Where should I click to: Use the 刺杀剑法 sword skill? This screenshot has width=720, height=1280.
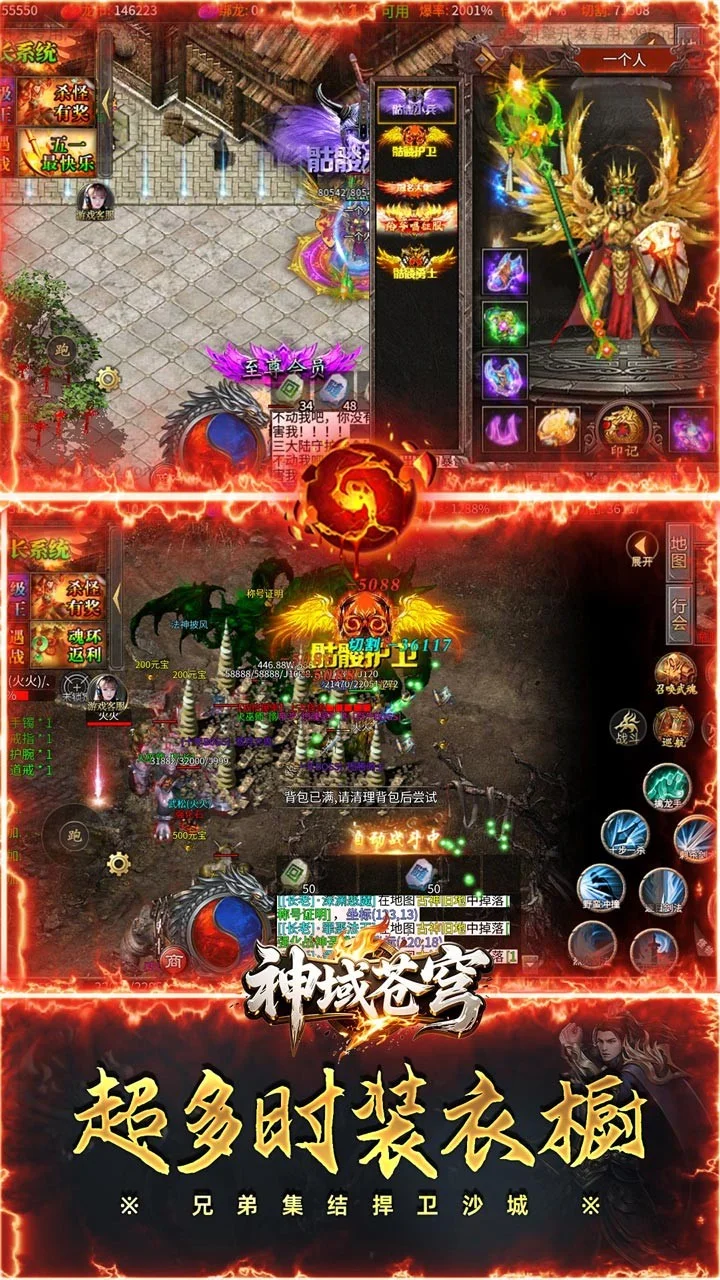(x=695, y=838)
